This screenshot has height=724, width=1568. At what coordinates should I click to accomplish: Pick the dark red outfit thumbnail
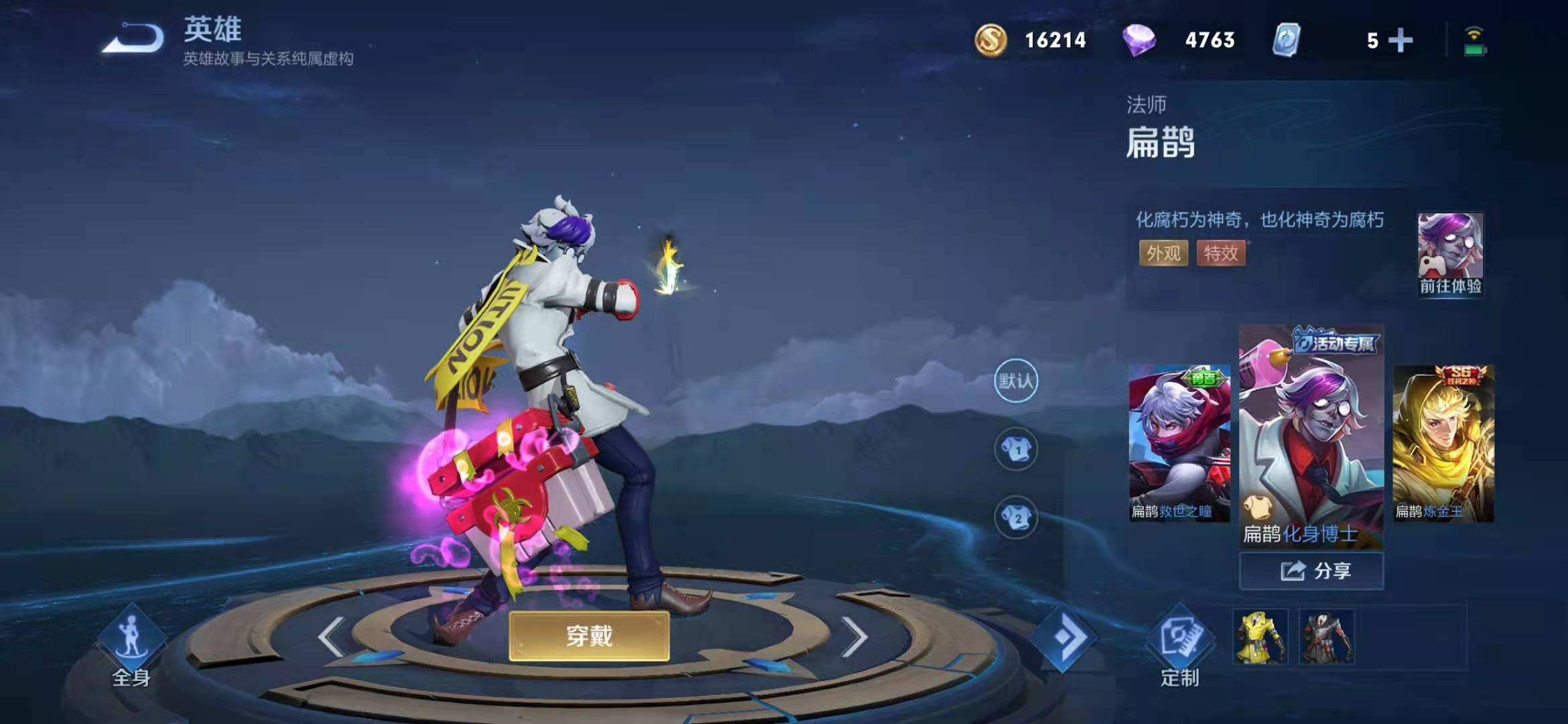click(1326, 637)
